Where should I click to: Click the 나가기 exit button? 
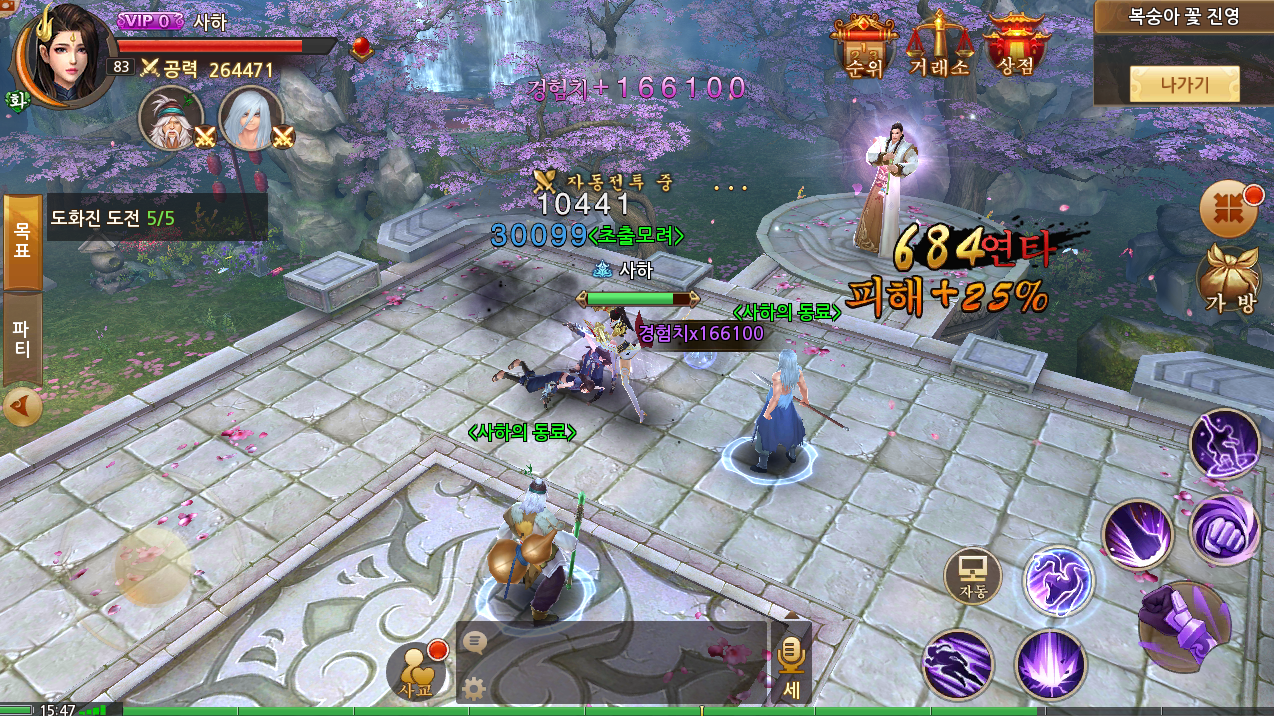point(1185,84)
